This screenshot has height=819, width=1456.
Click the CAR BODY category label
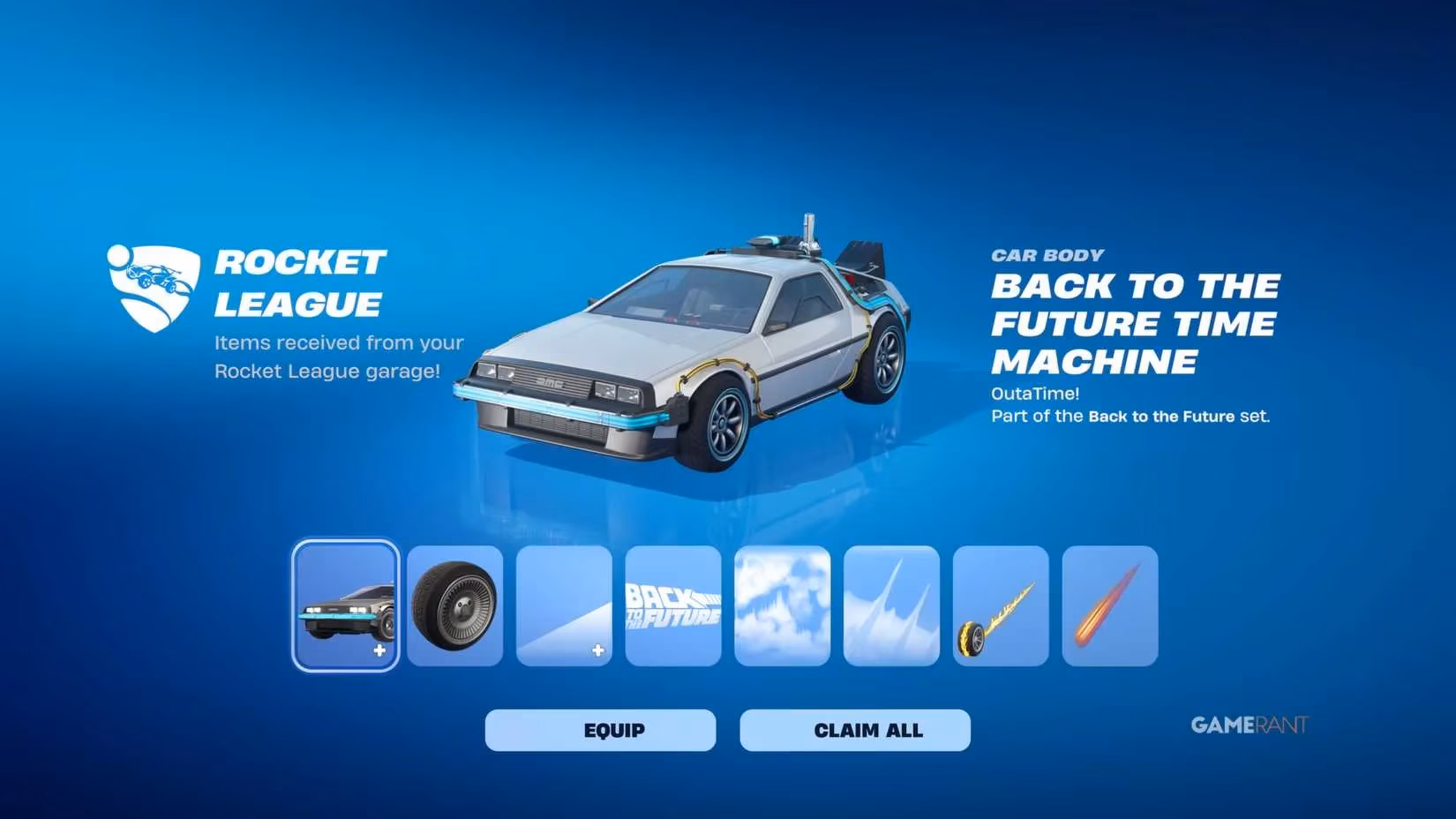1048,255
